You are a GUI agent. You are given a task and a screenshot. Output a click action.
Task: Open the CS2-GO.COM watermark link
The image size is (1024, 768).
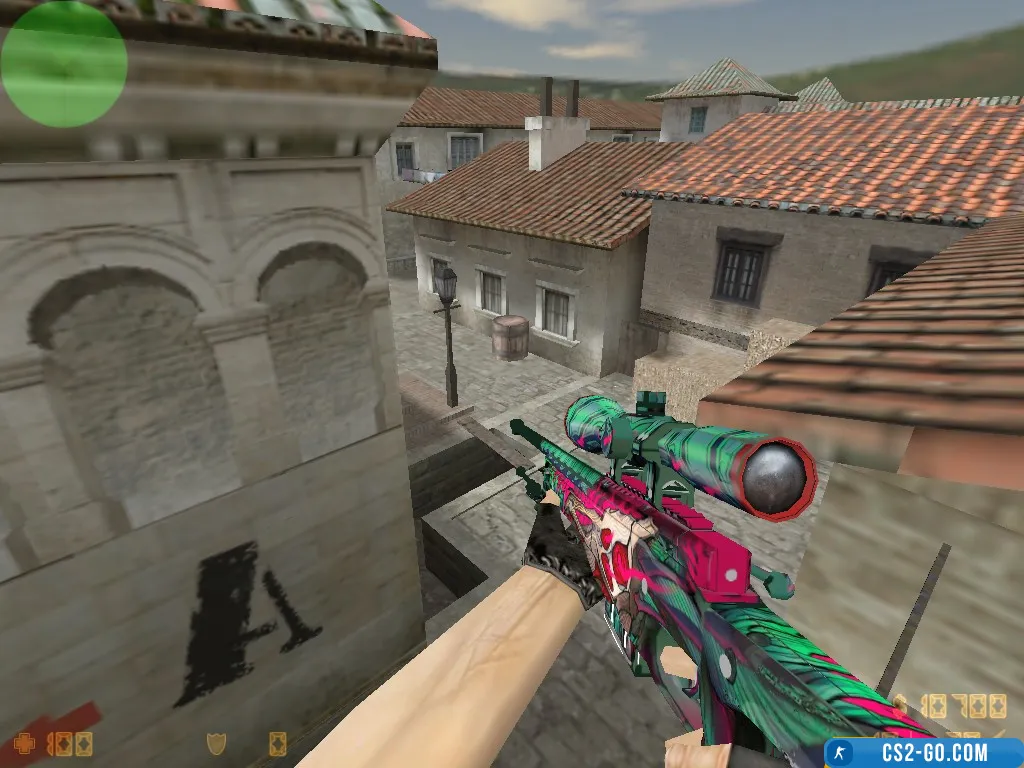point(922,752)
